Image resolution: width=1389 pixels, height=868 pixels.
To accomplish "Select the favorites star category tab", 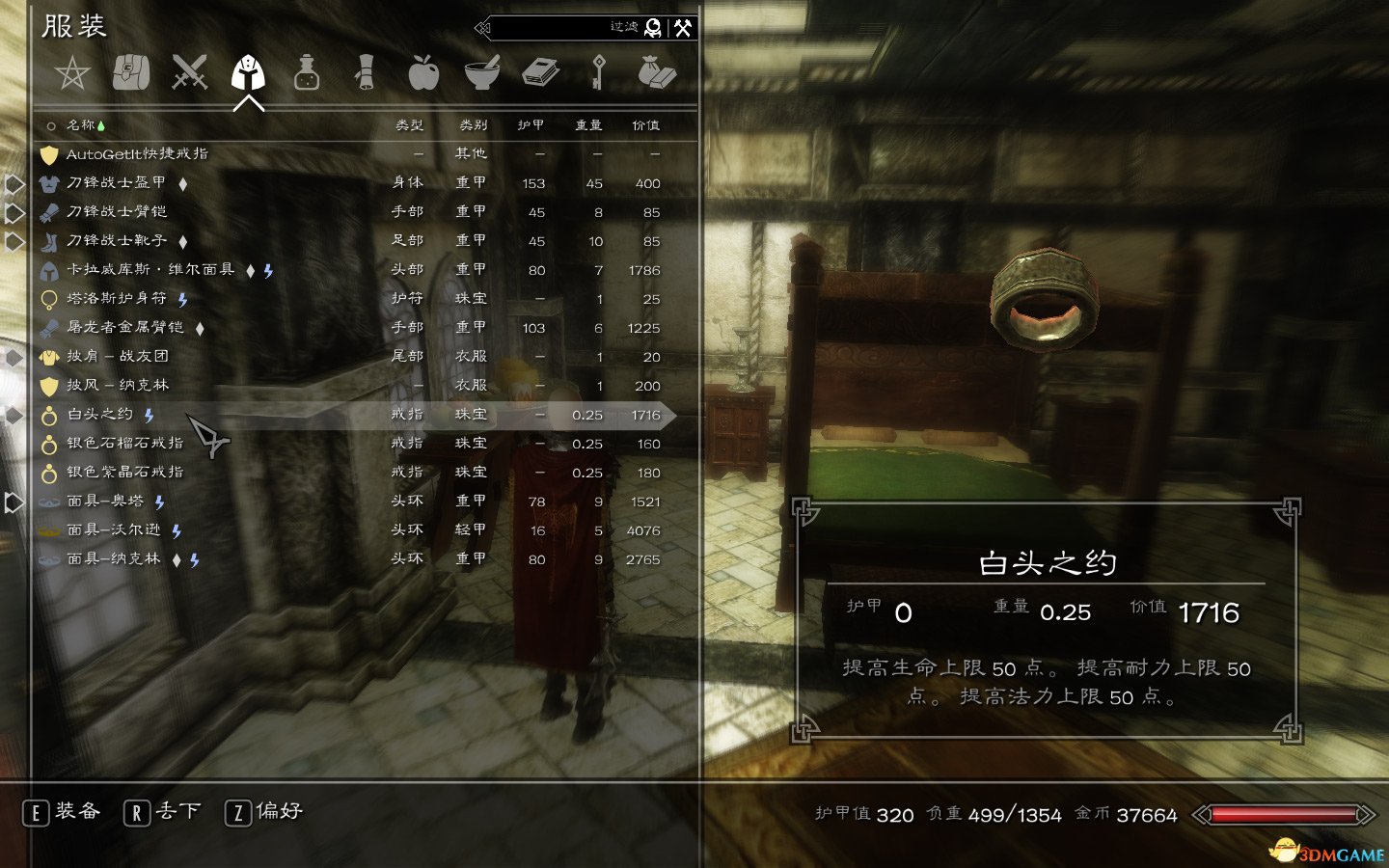I will (73, 71).
